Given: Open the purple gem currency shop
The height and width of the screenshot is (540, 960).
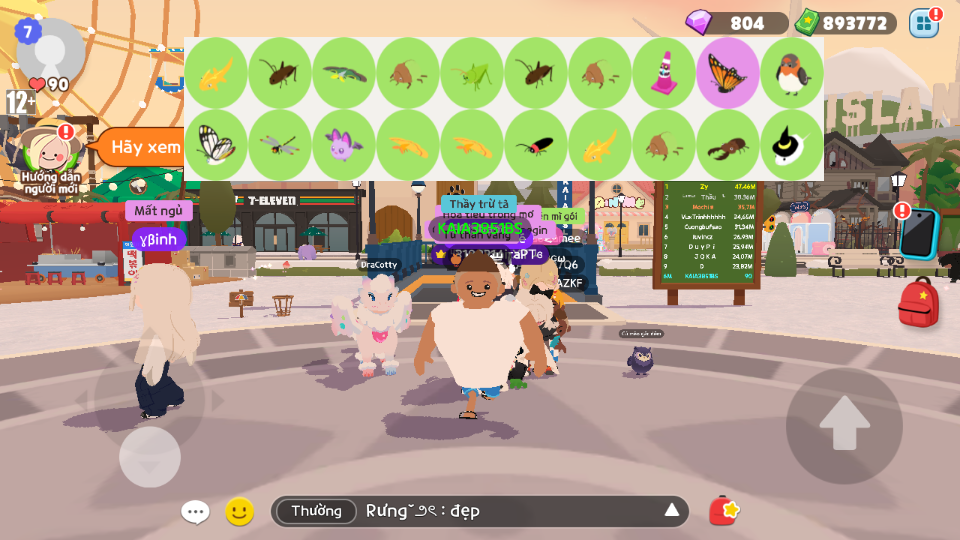Looking at the screenshot, I should pyautogui.click(x=736, y=23).
